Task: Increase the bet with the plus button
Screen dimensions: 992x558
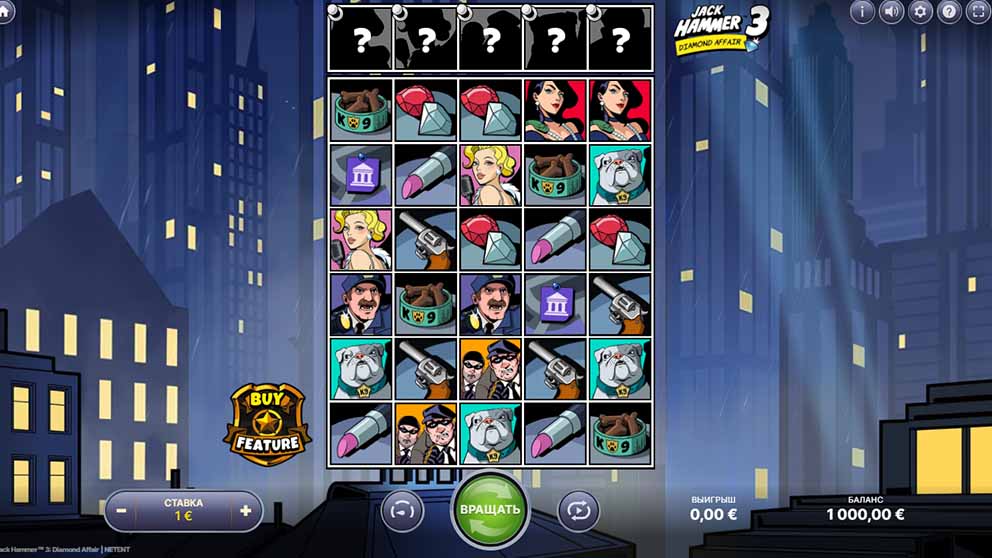Action: click(245, 510)
